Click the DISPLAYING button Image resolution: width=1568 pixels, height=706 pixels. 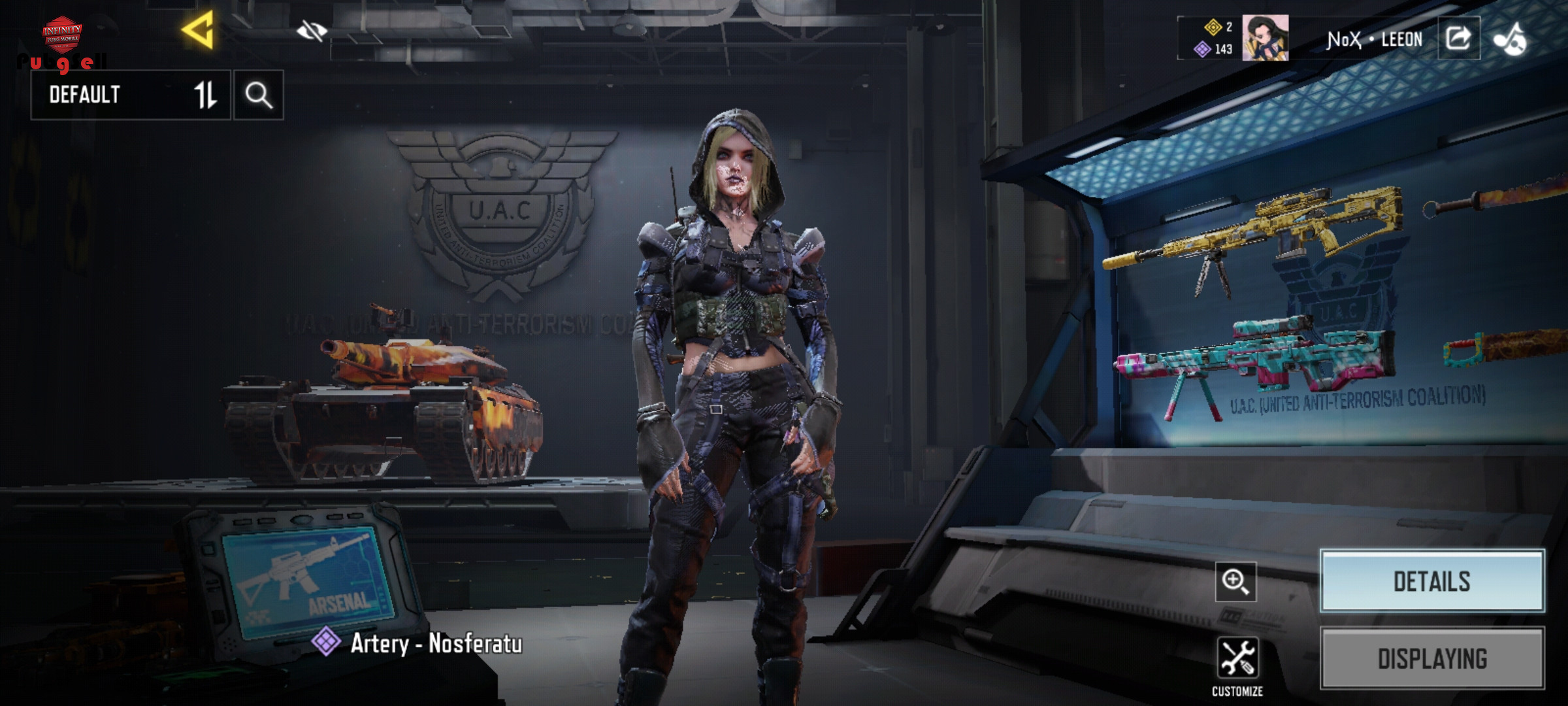[x=1432, y=658]
